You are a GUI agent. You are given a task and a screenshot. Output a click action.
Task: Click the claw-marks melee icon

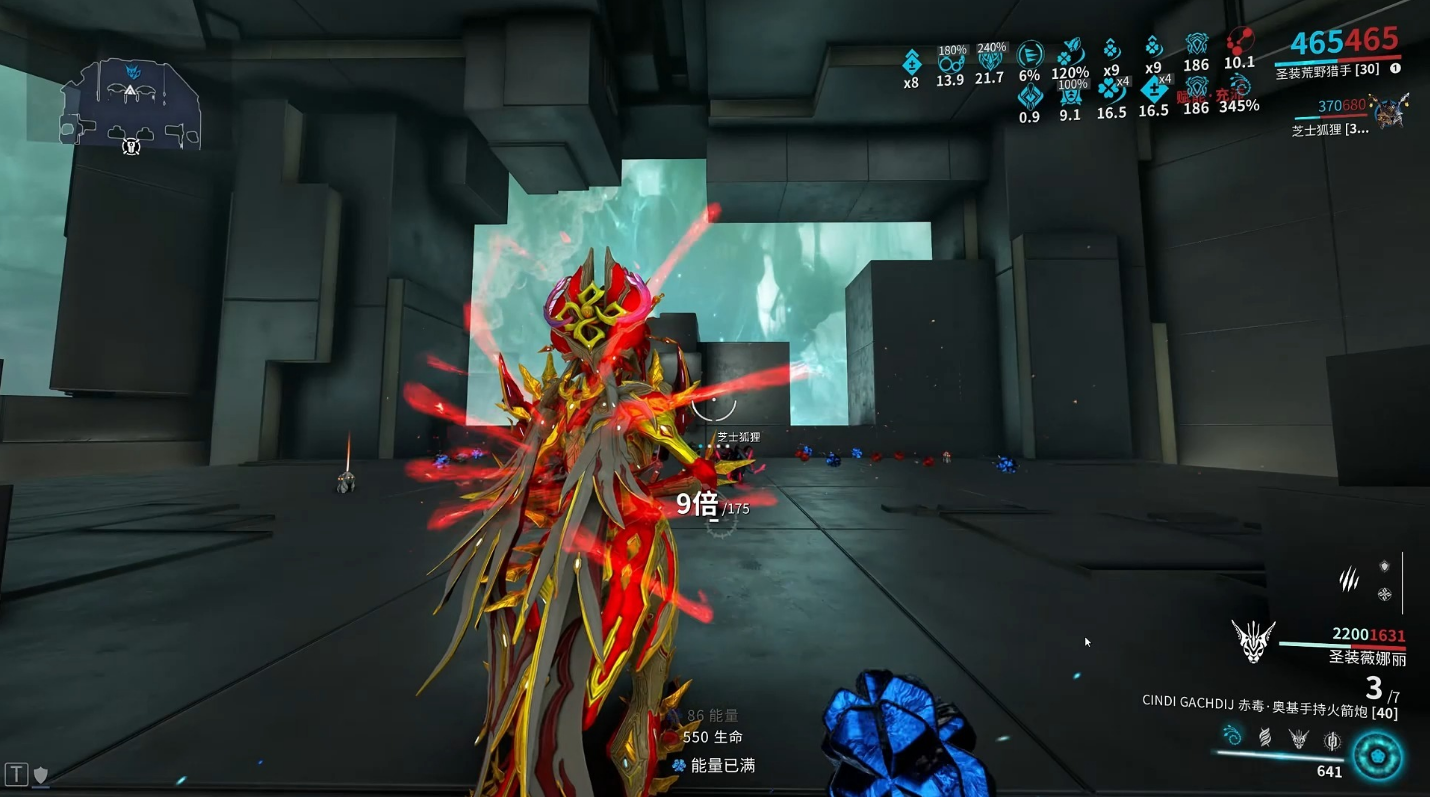pos(1349,578)
